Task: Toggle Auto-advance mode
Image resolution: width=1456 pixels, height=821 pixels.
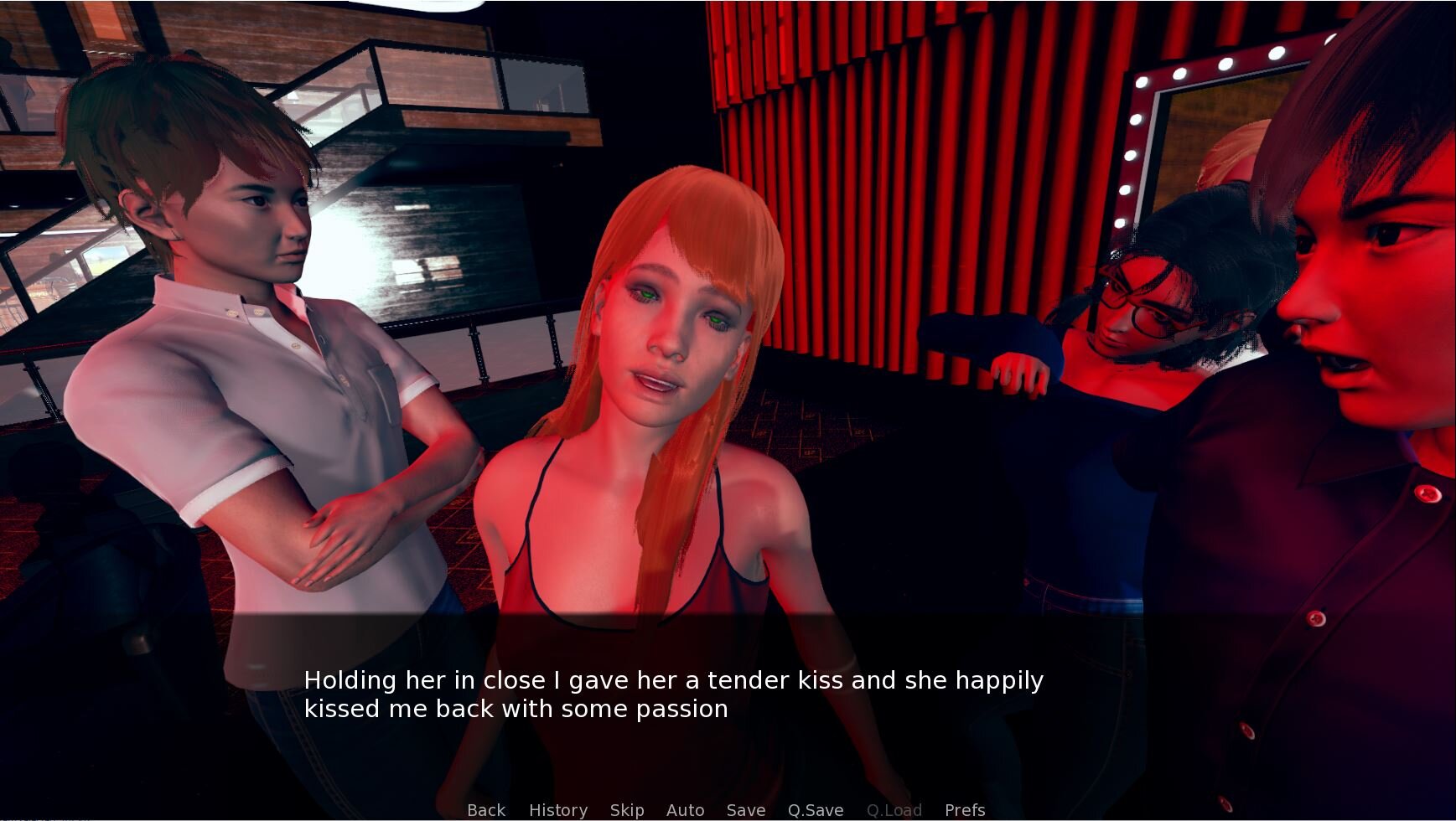Action: coord(685,810)
